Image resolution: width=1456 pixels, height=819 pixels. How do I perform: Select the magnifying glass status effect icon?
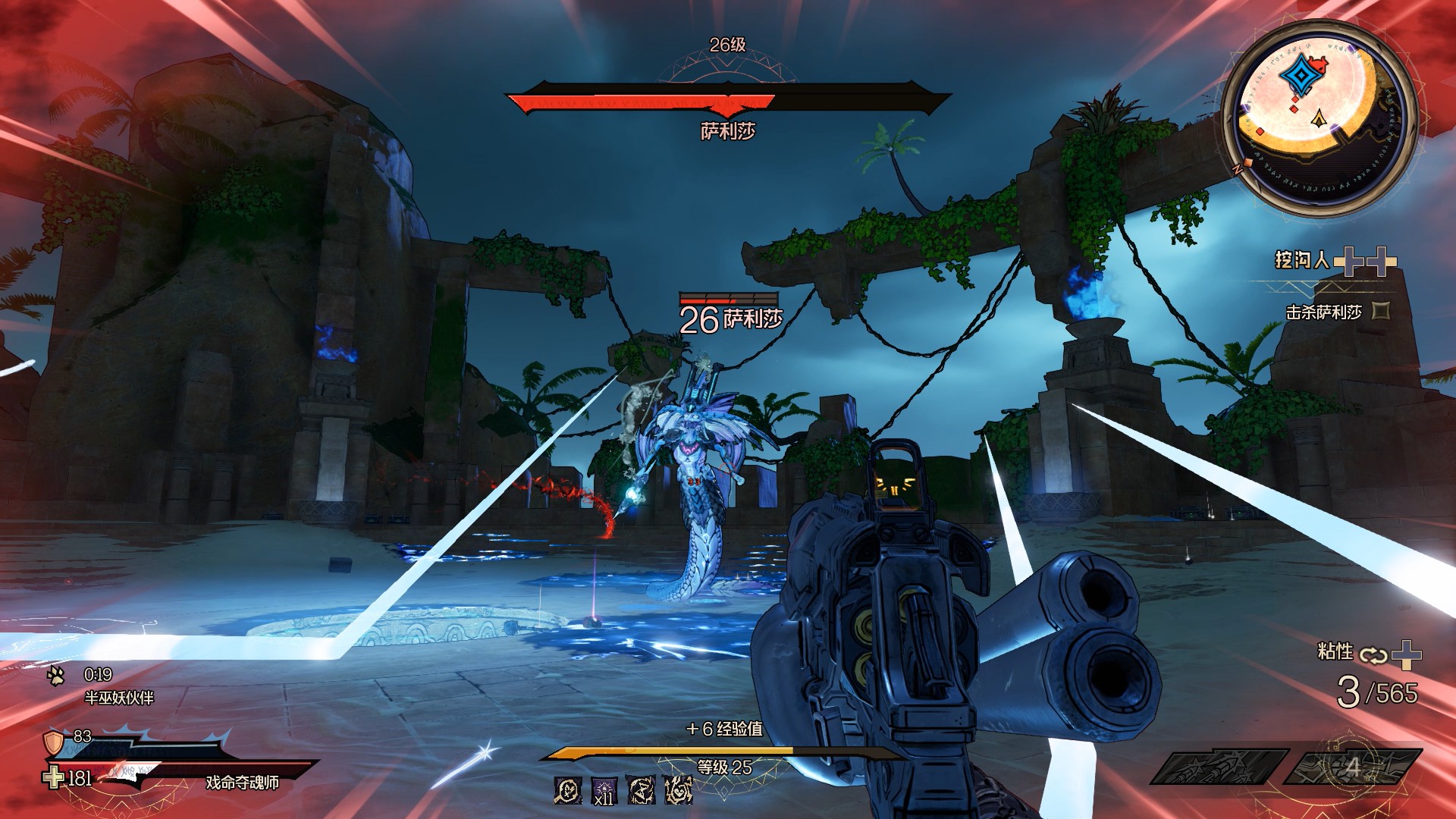tap(568, 790)
